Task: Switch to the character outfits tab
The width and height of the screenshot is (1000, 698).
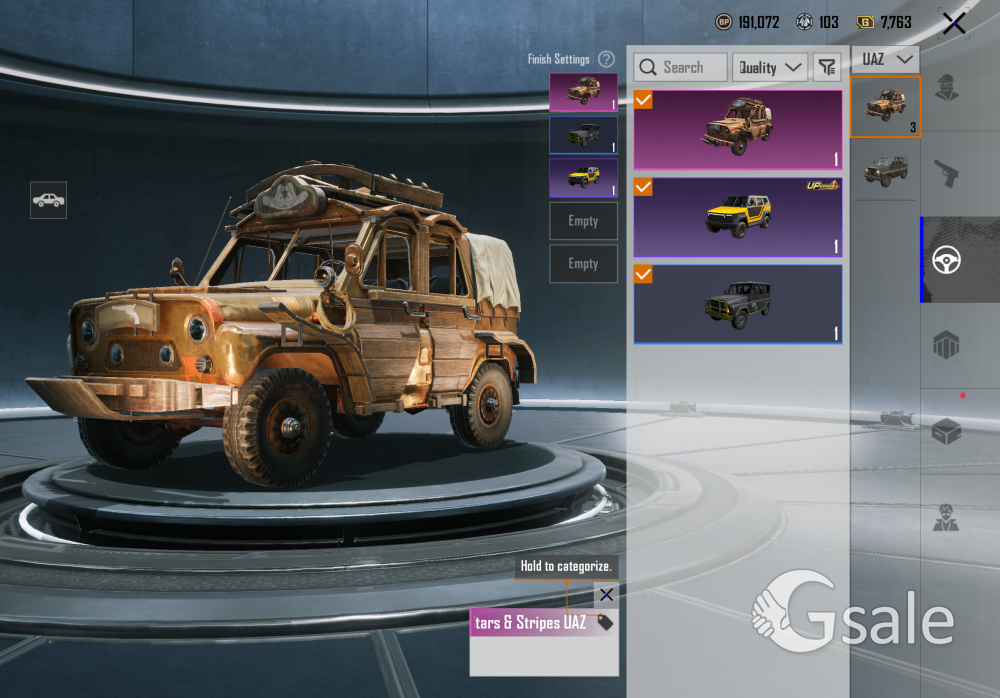Action: tap(946, 88)
